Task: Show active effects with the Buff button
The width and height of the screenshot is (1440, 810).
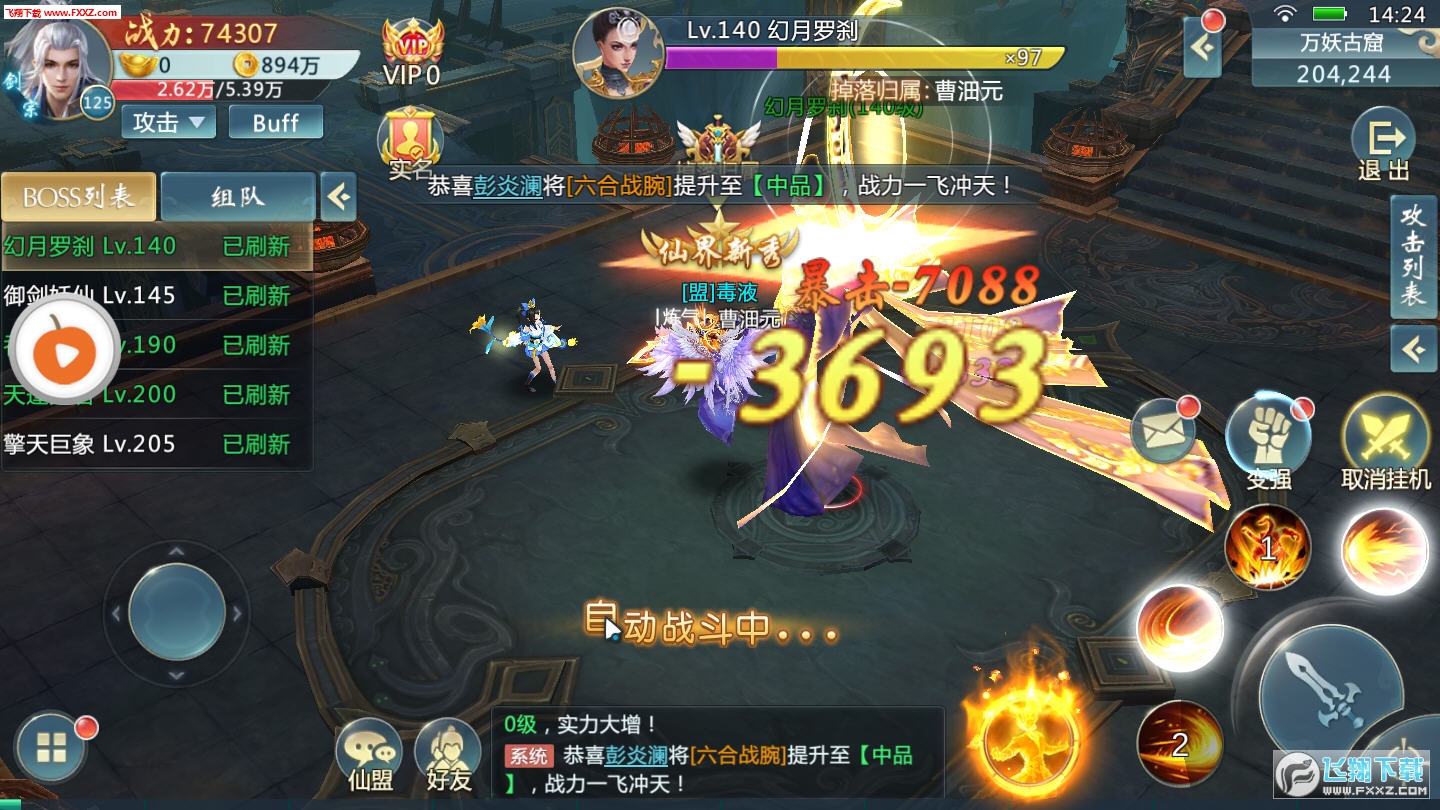Action: click(x=275, y=122)
